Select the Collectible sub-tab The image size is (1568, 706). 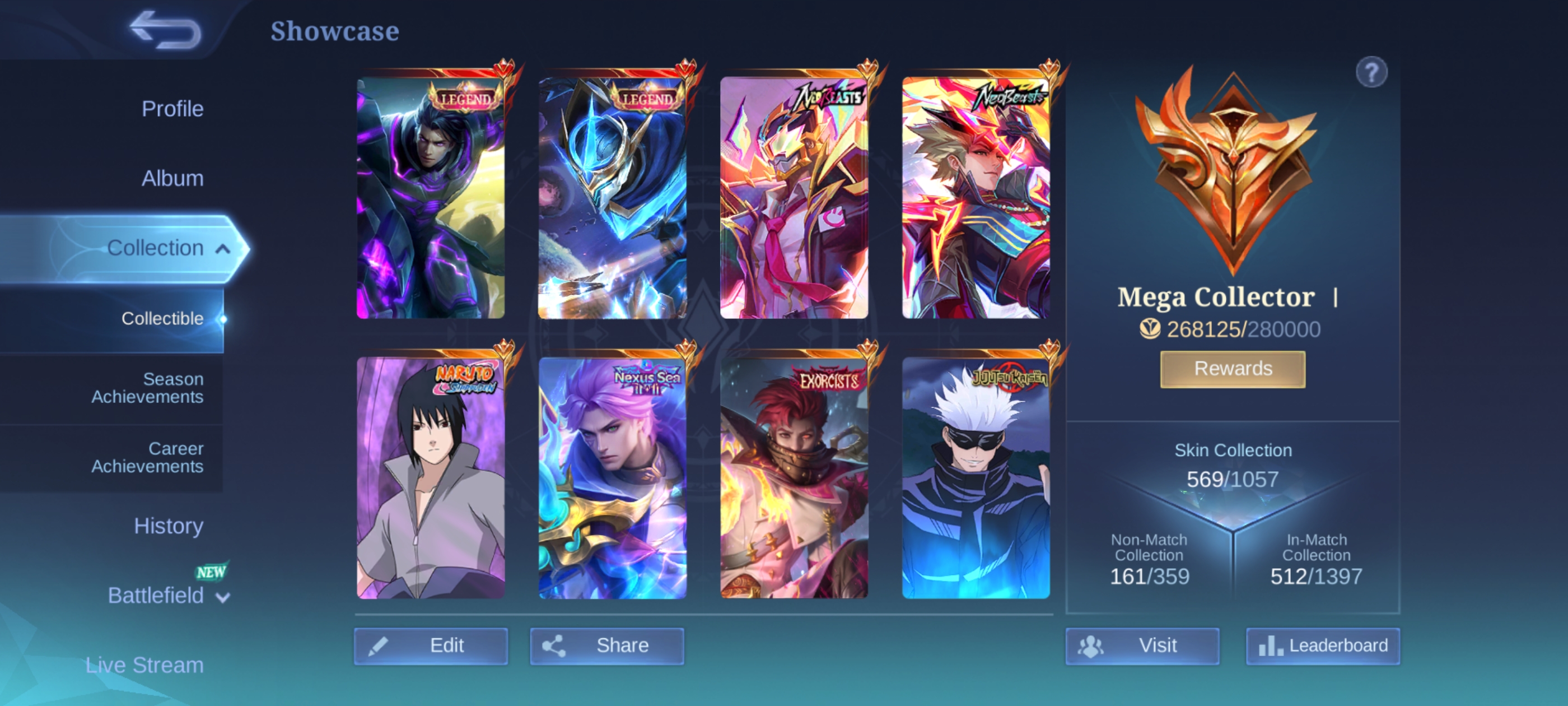[x=162, y=319]
